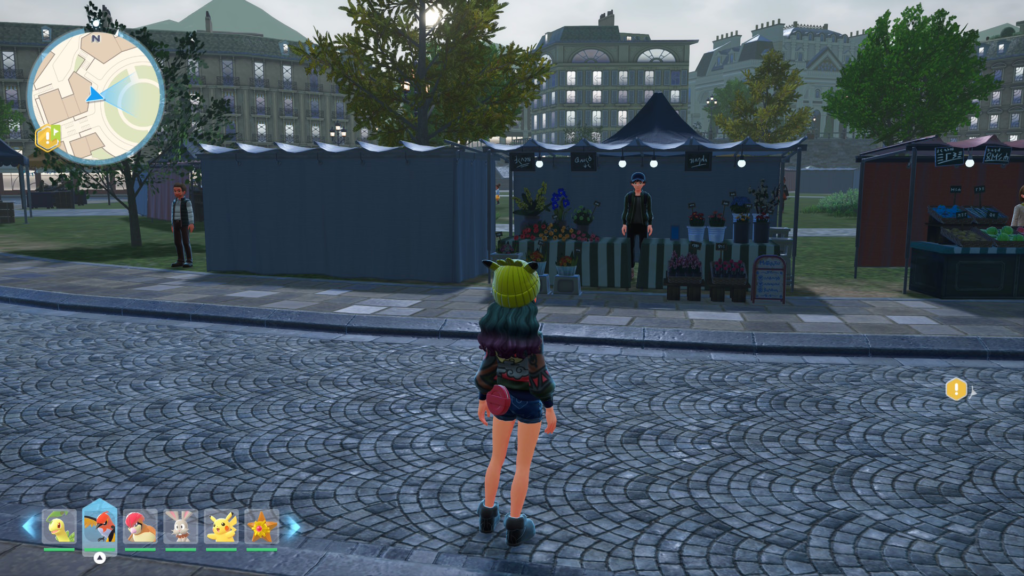Click the left arrow of the party bar
The width and height of the screenshot is (1024, 576).
pos(29,526)
